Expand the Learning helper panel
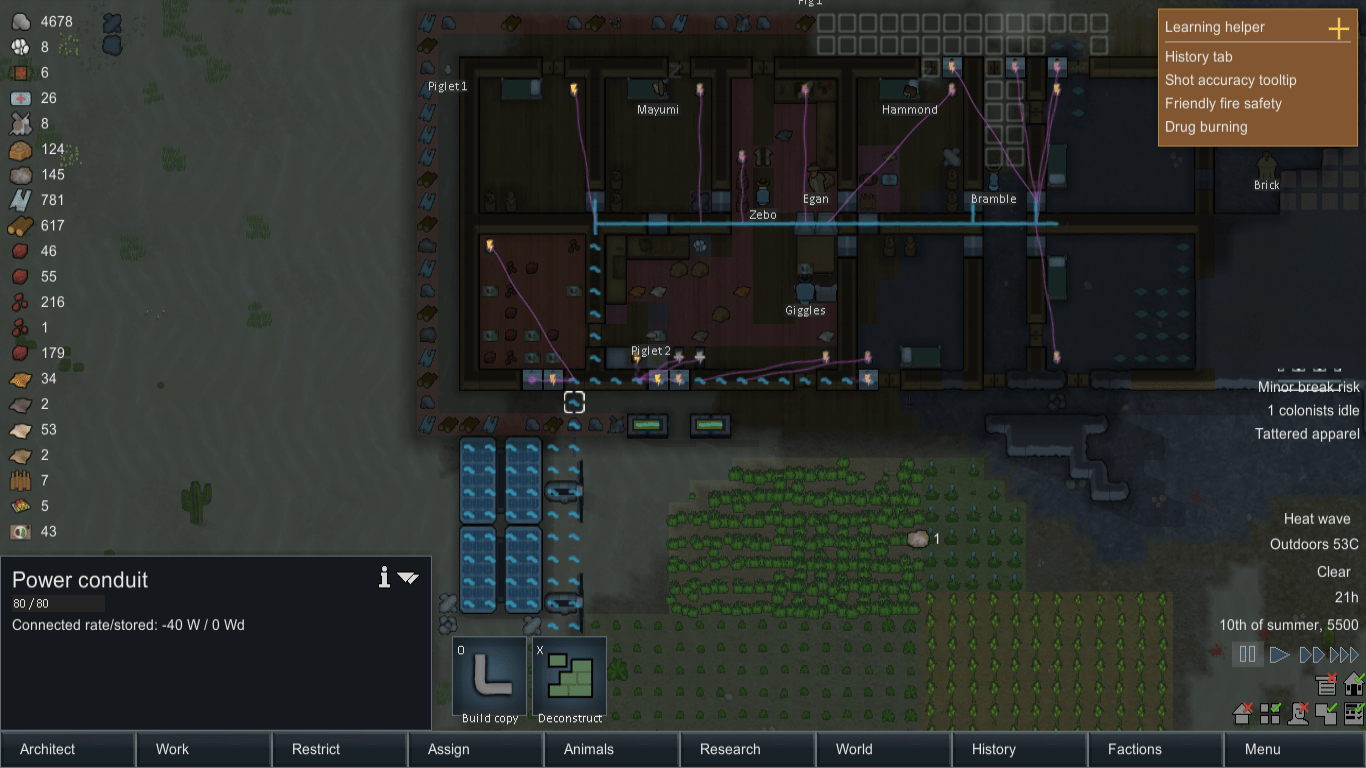 coord(1337,29)
